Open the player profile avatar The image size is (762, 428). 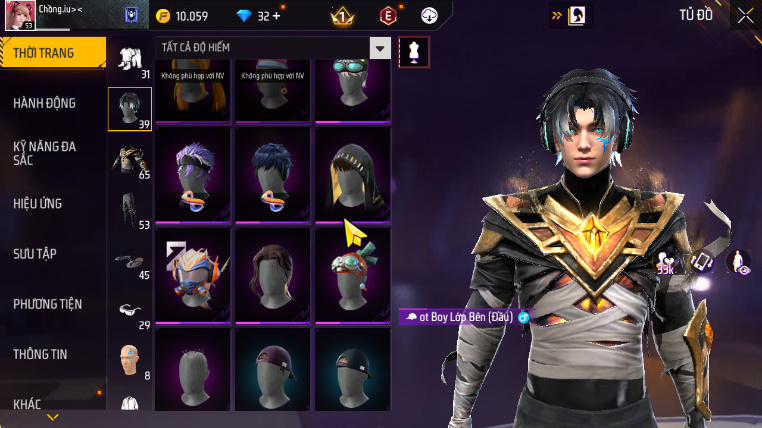(21, 15)
